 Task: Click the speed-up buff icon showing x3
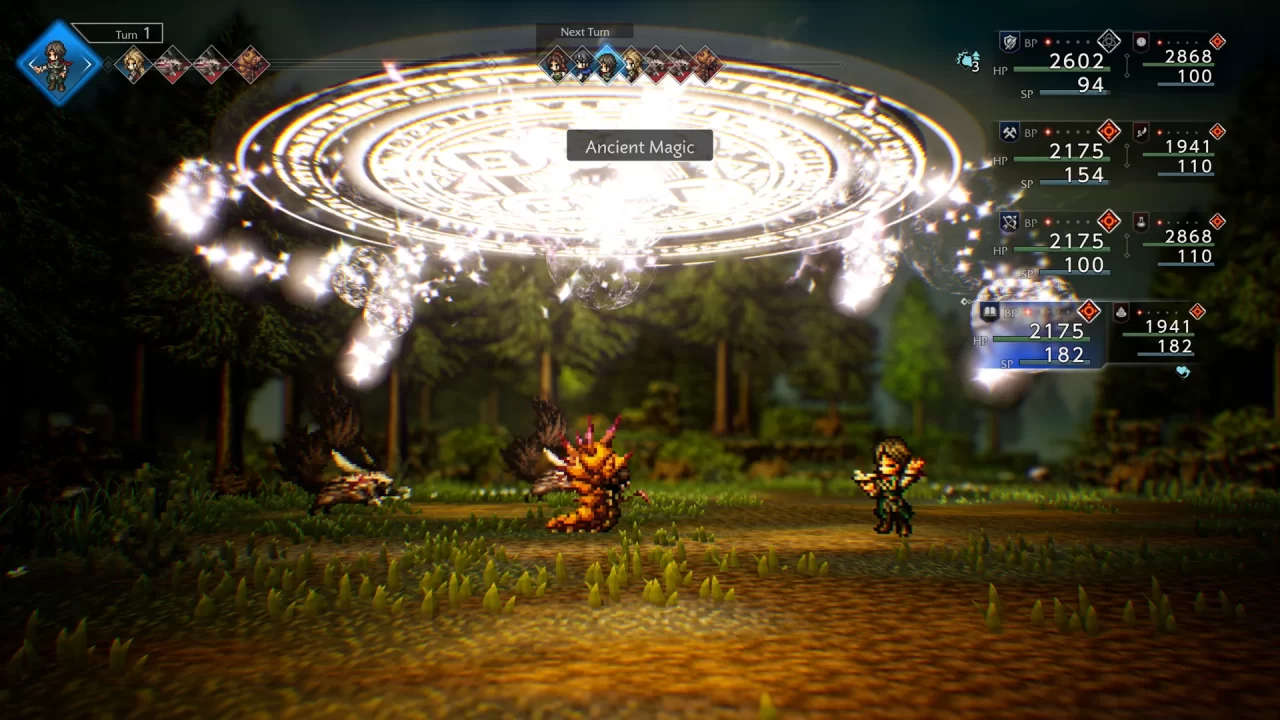pyautogui.click(x=968, y=61)
